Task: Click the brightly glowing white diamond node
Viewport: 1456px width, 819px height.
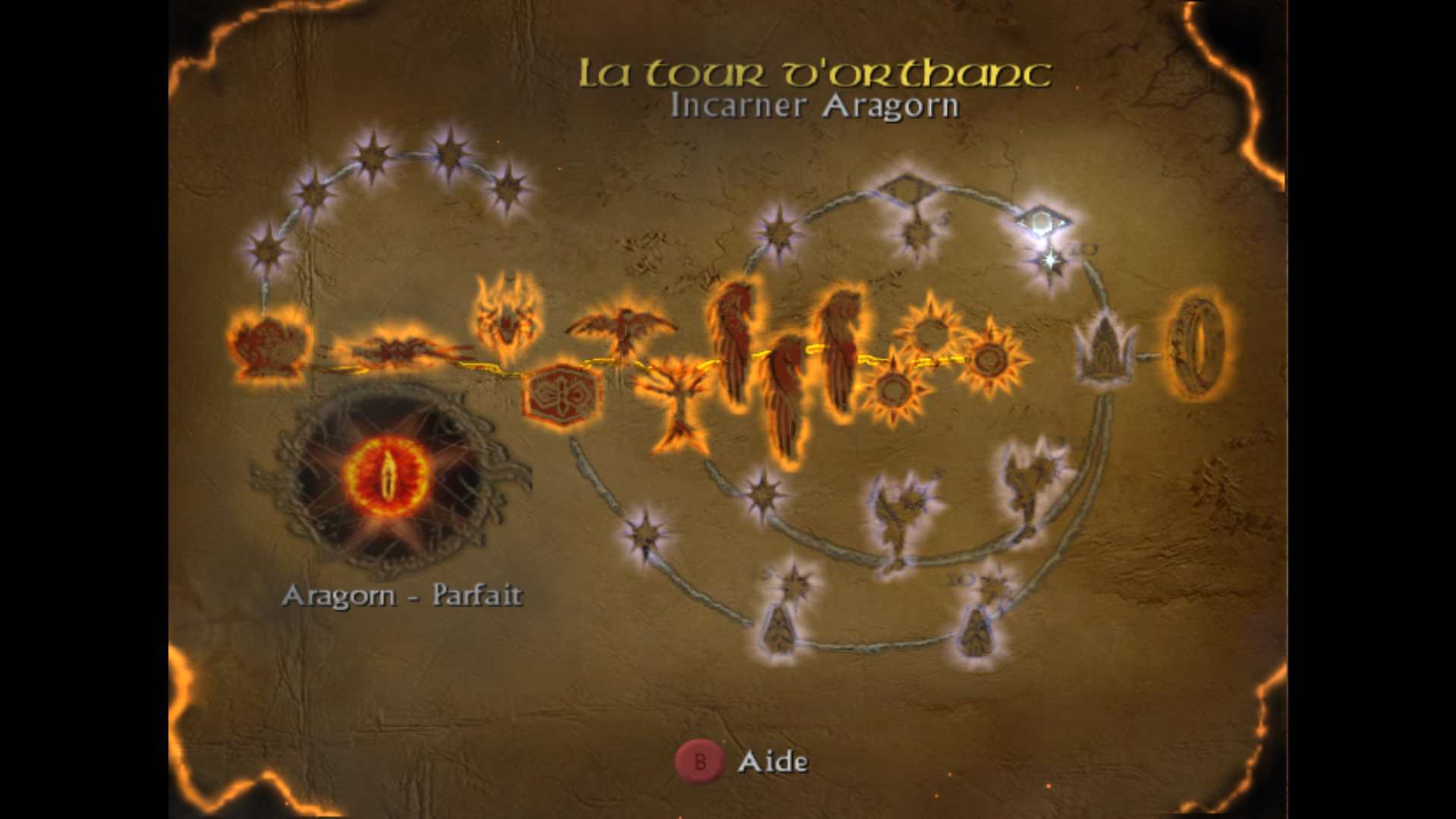Action: point(1042,221)
